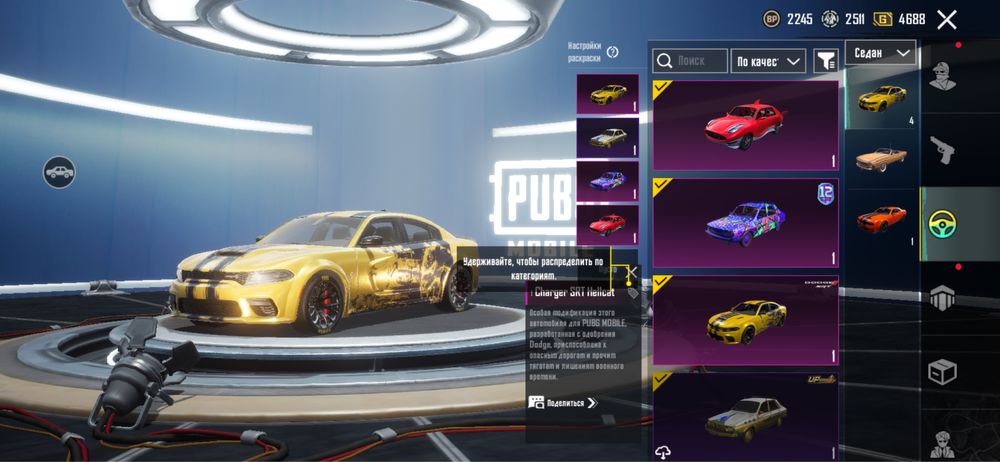The image size is (1000, 462).
Task: Tap Поделиться to share the vehicle
Action: 563,402
